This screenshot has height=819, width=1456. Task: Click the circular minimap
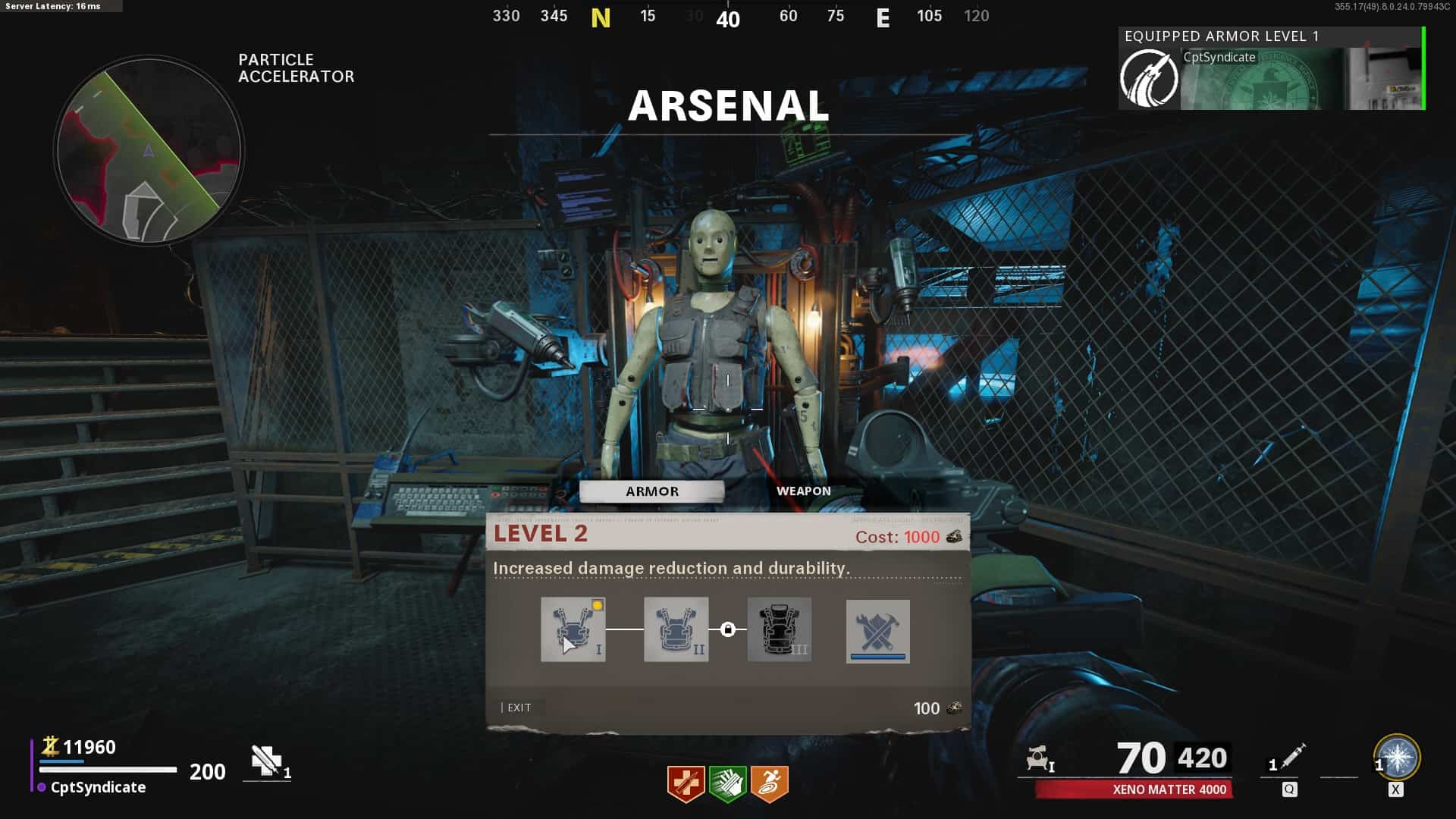pos(149,150)
